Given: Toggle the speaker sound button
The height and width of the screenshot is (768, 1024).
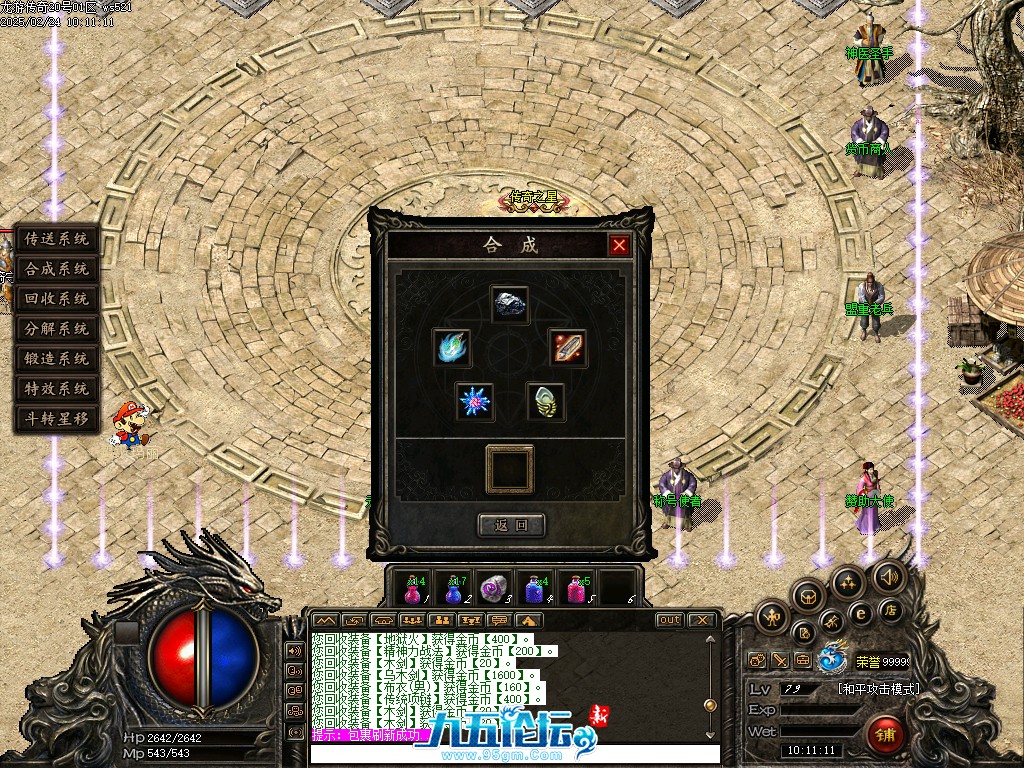Looking at the screenshot, I should (x=887, y=577).
